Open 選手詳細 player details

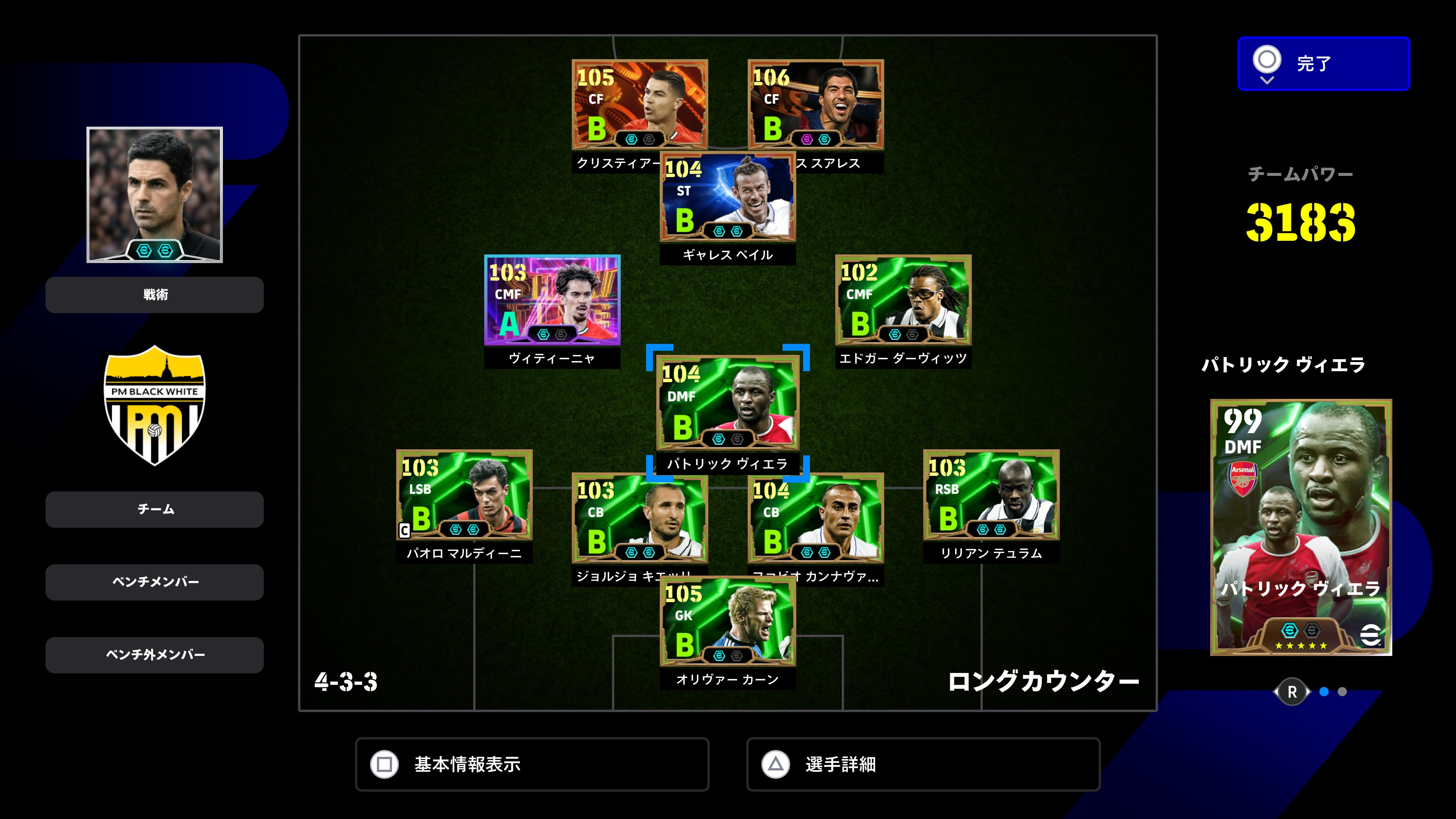pyautogui.click(x=923, y=764)
